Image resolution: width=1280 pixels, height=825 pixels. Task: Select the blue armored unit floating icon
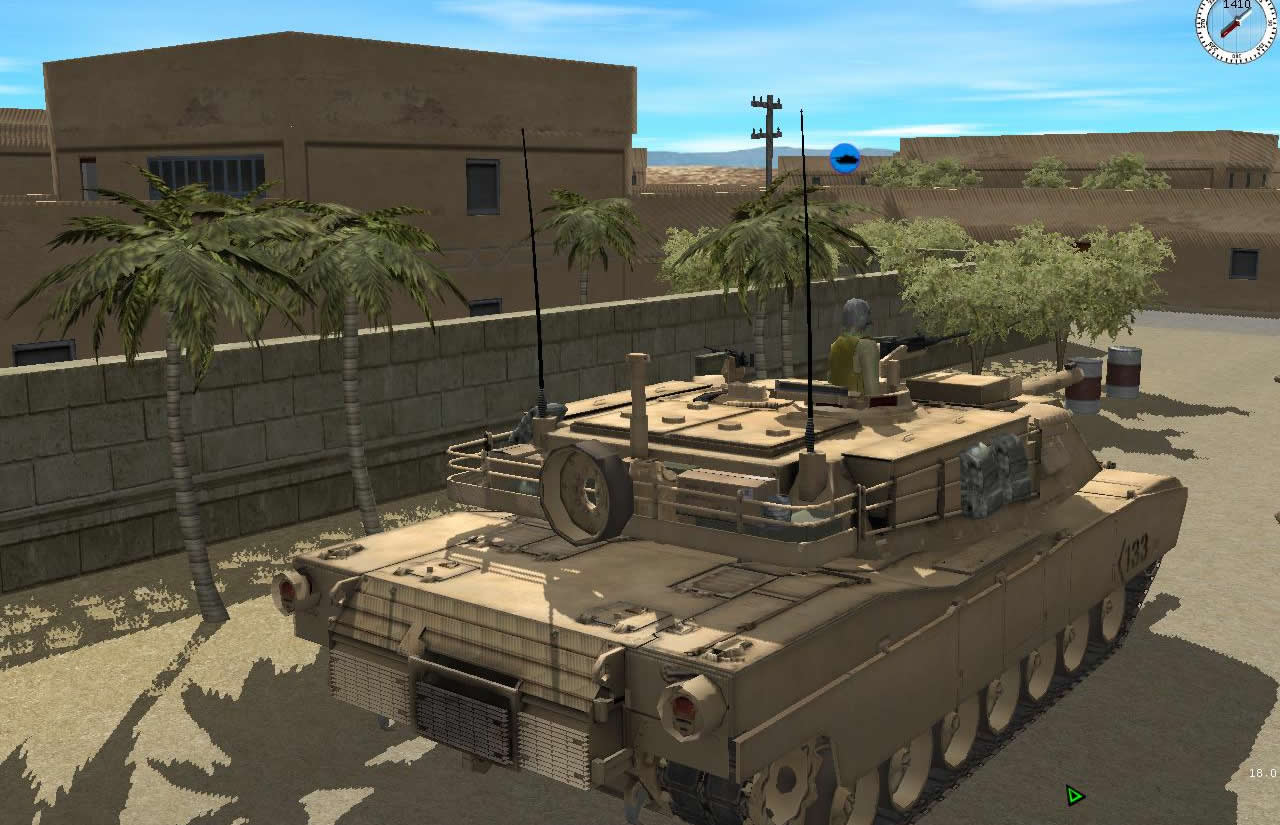point(845,157)
